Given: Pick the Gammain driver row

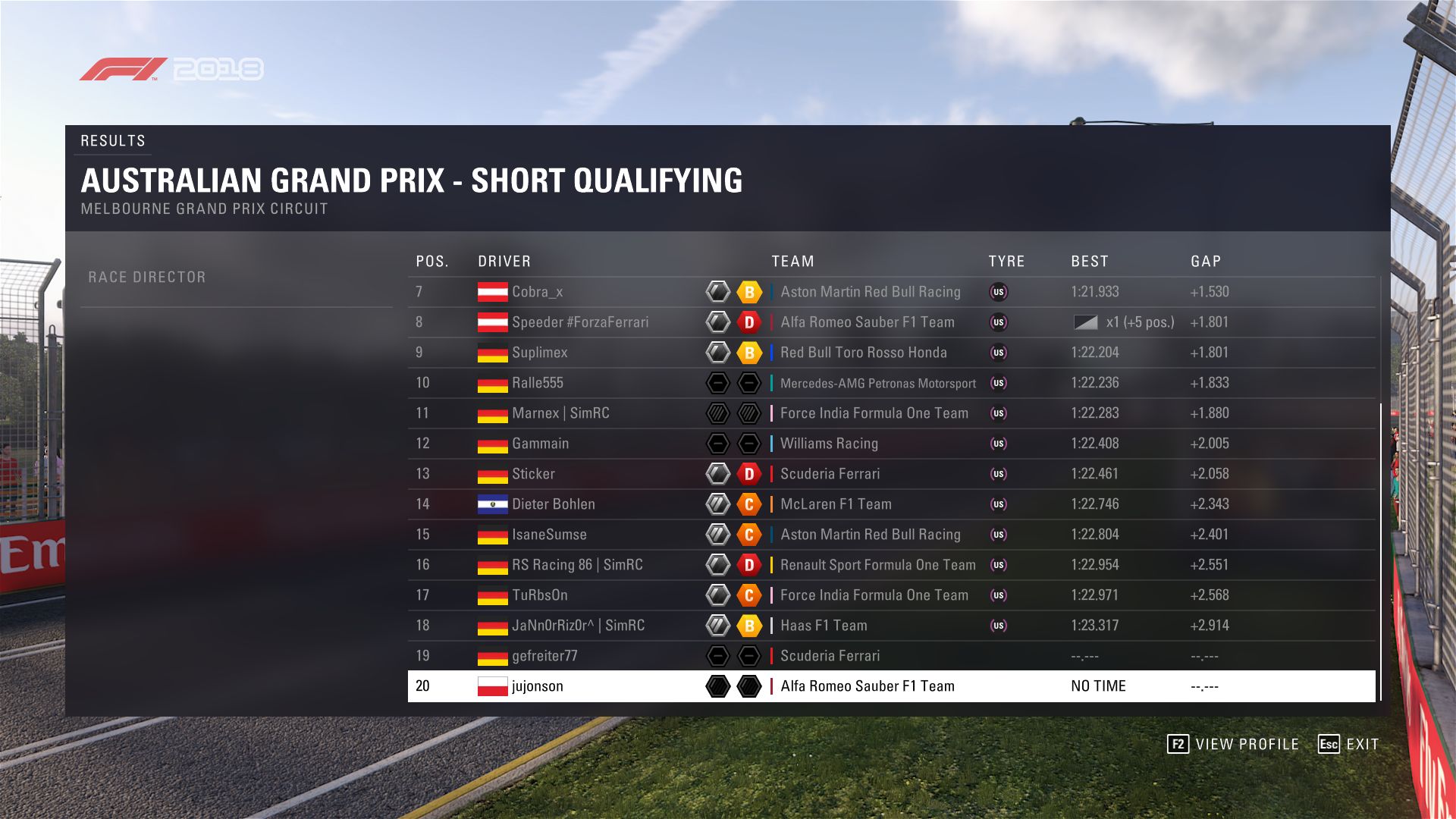Looking at the screenshot, I should pyautogui.click(x=540, y=444).
